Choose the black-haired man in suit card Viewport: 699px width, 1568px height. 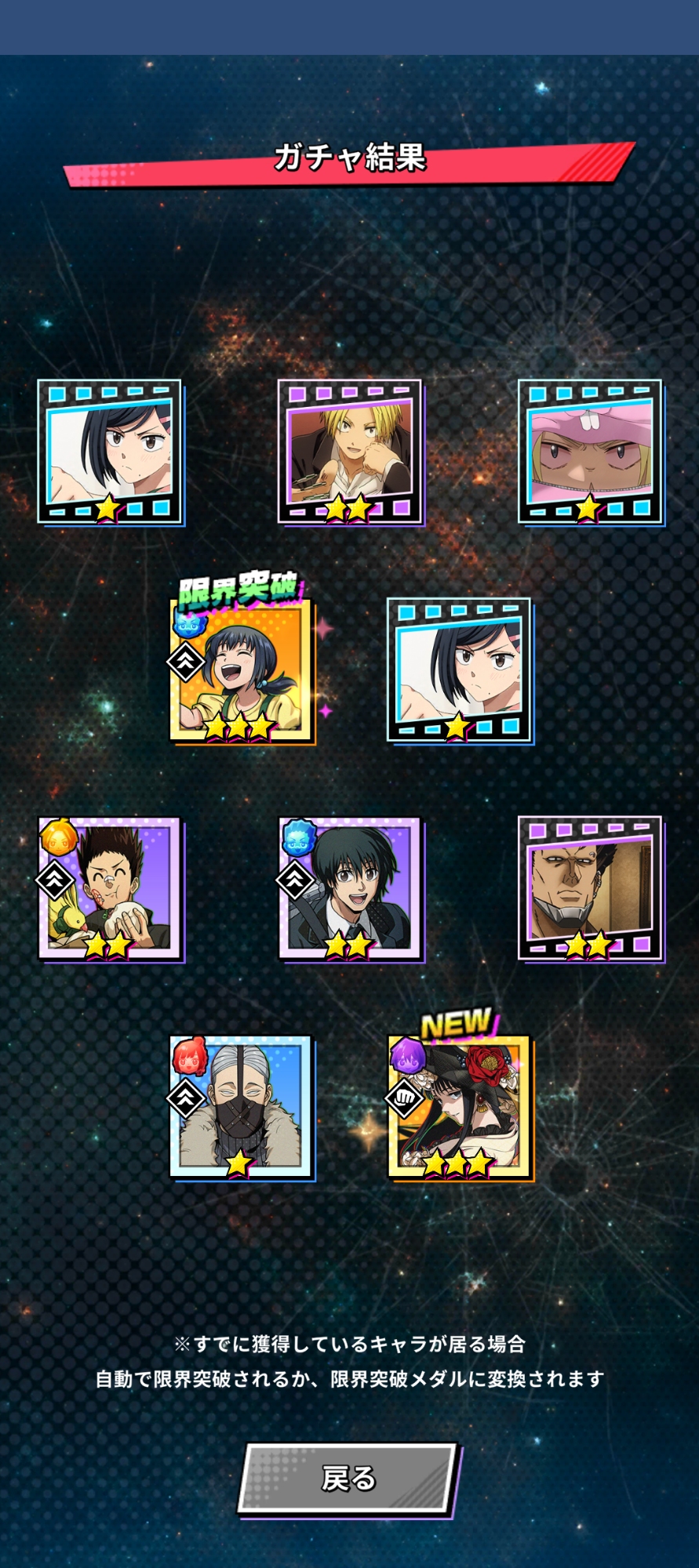click(350, 888)
